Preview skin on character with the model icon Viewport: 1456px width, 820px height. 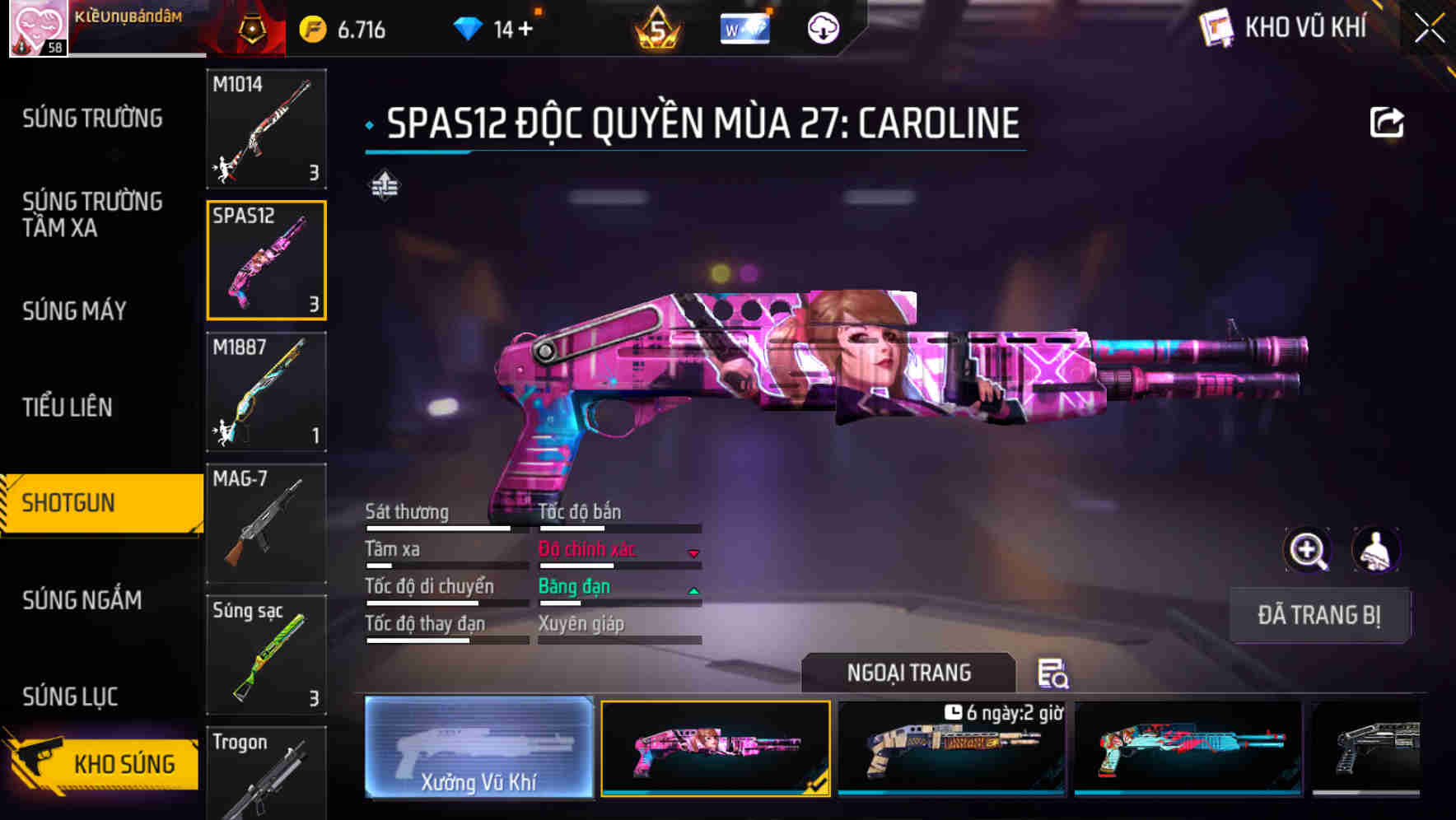[1375, 550]
